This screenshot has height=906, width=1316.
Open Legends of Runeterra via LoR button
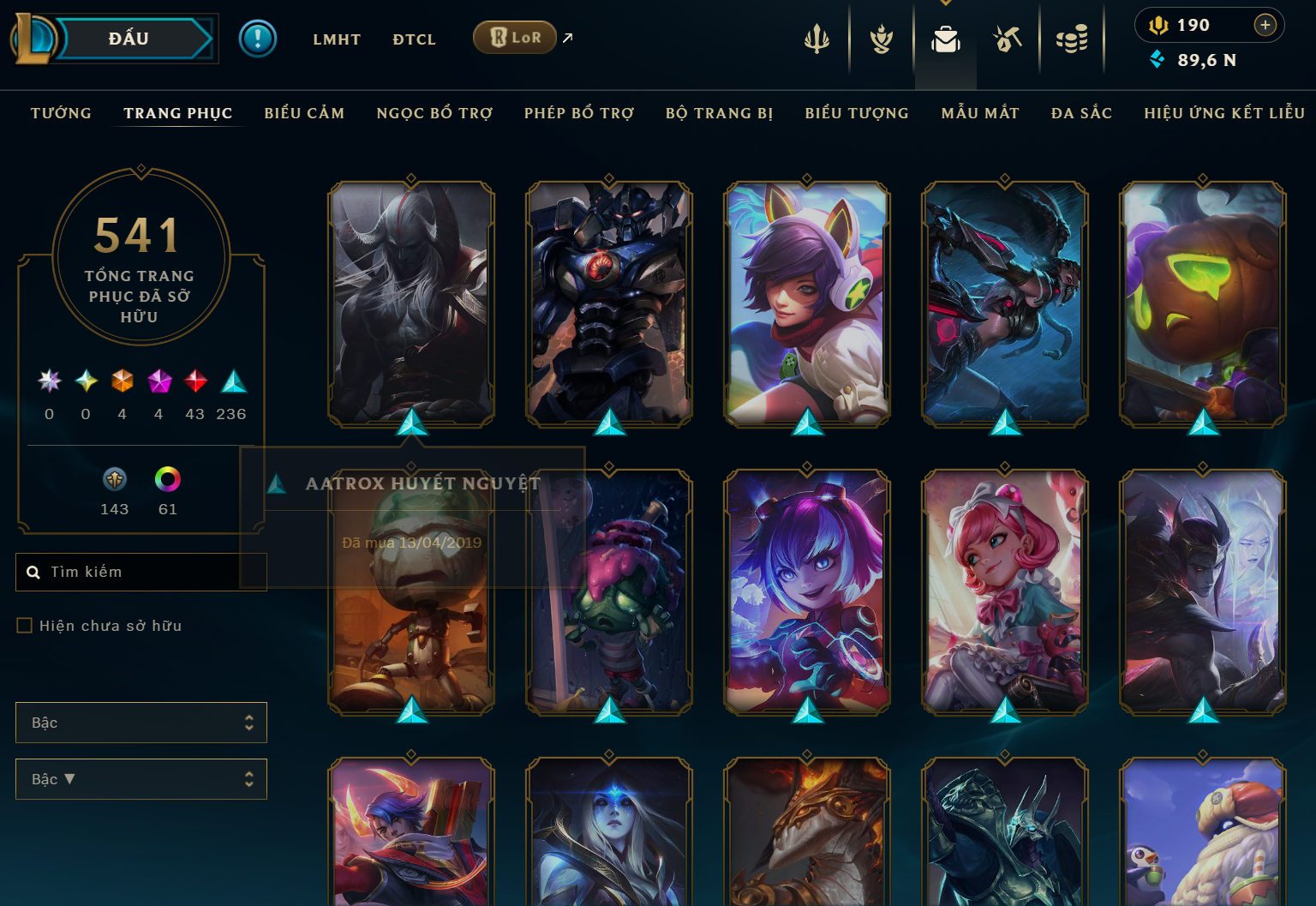(514, 38)
